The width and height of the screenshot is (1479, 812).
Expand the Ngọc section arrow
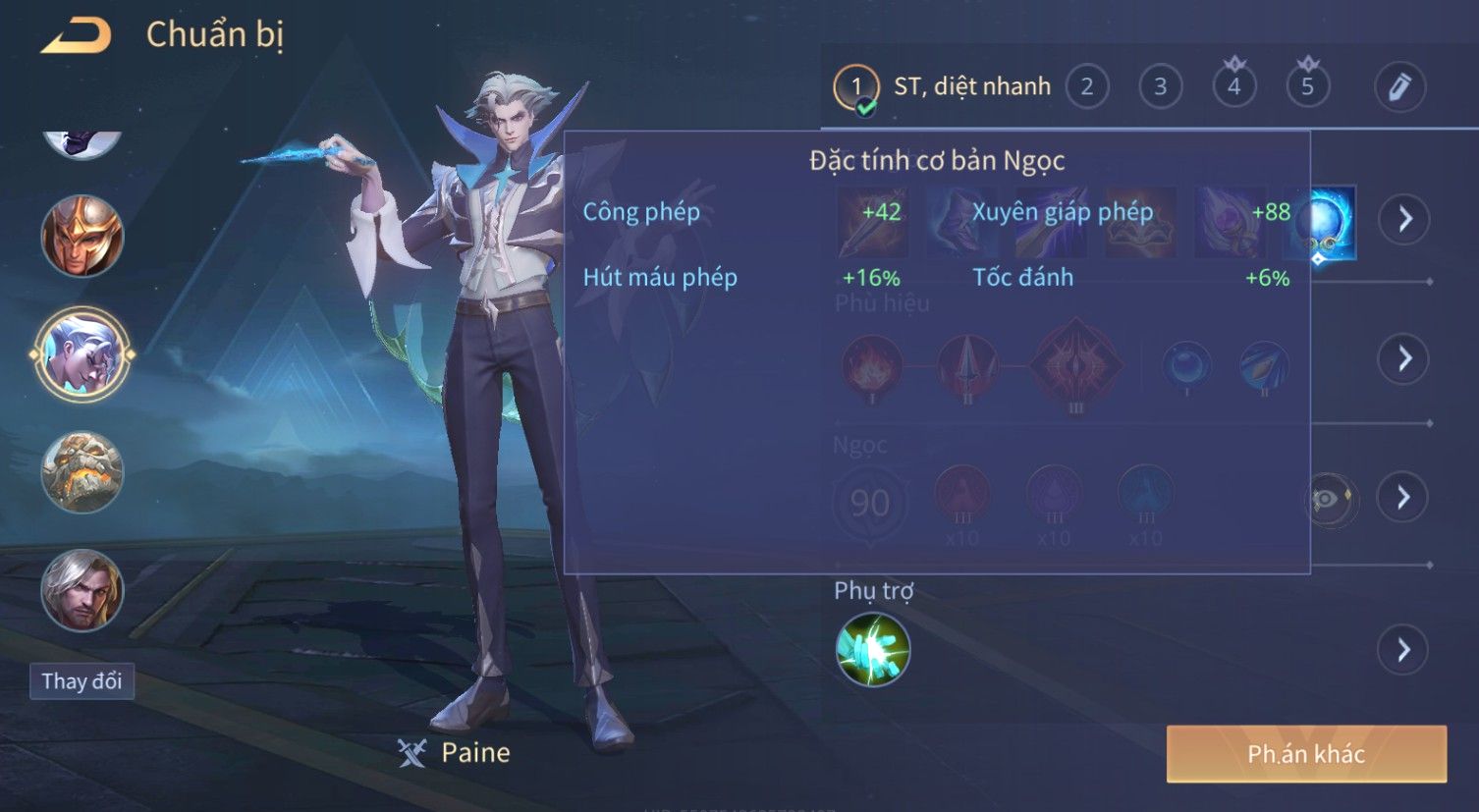point(1404,498)
